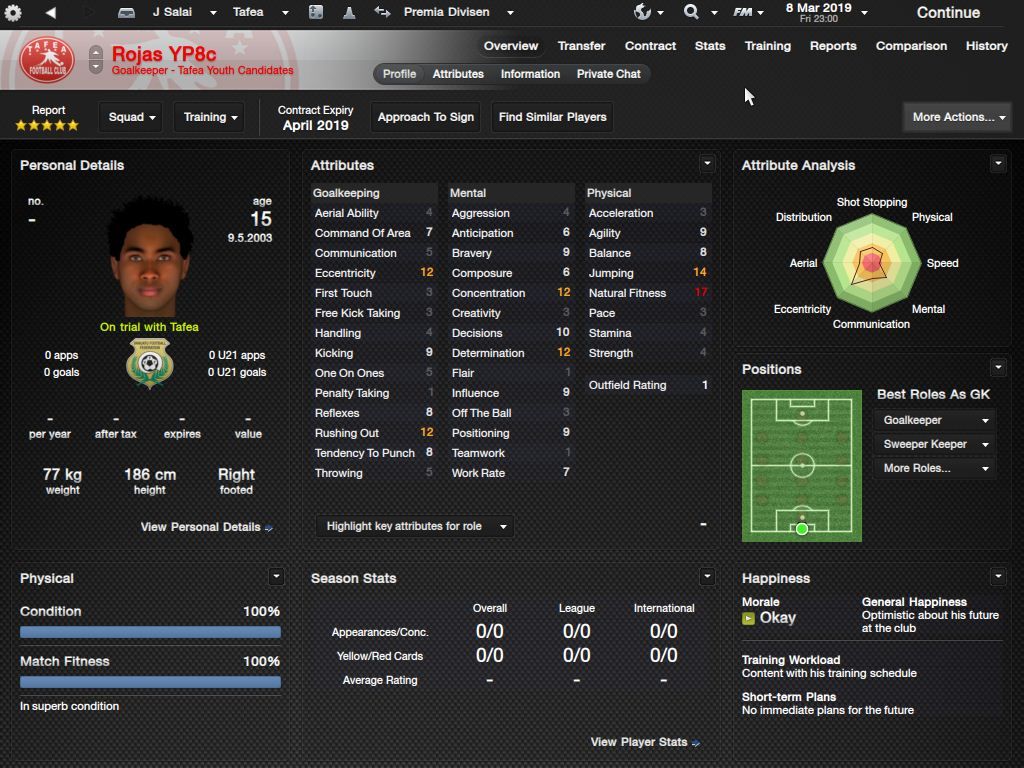
Task: Open the Comparison tab
Action: coord(911,46)
